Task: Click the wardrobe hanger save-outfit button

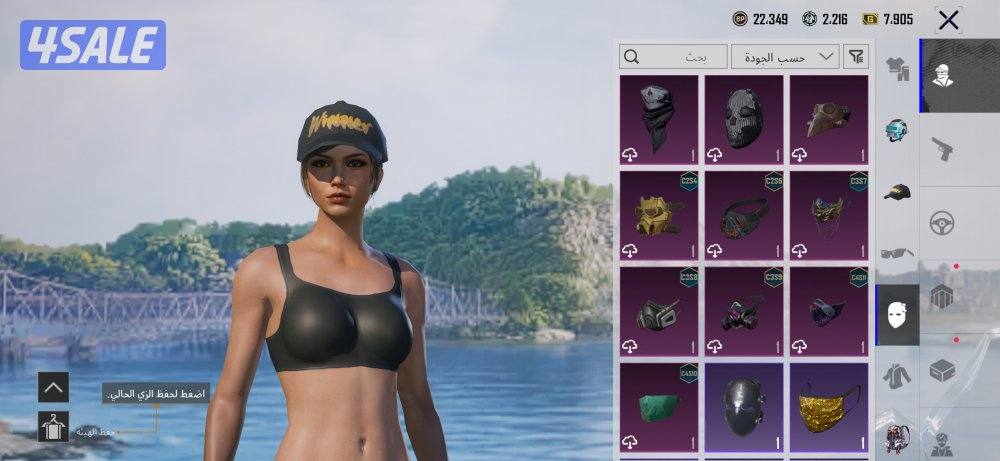Action: click(53, 428)
